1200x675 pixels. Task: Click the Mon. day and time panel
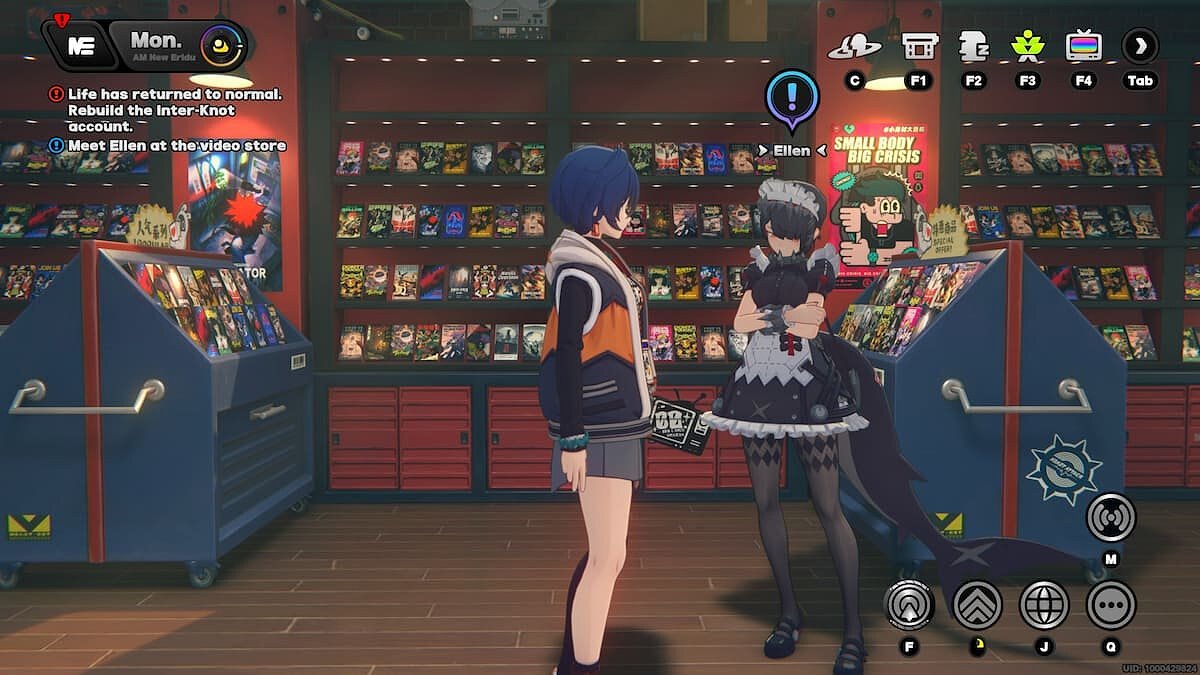pos(158,45)
